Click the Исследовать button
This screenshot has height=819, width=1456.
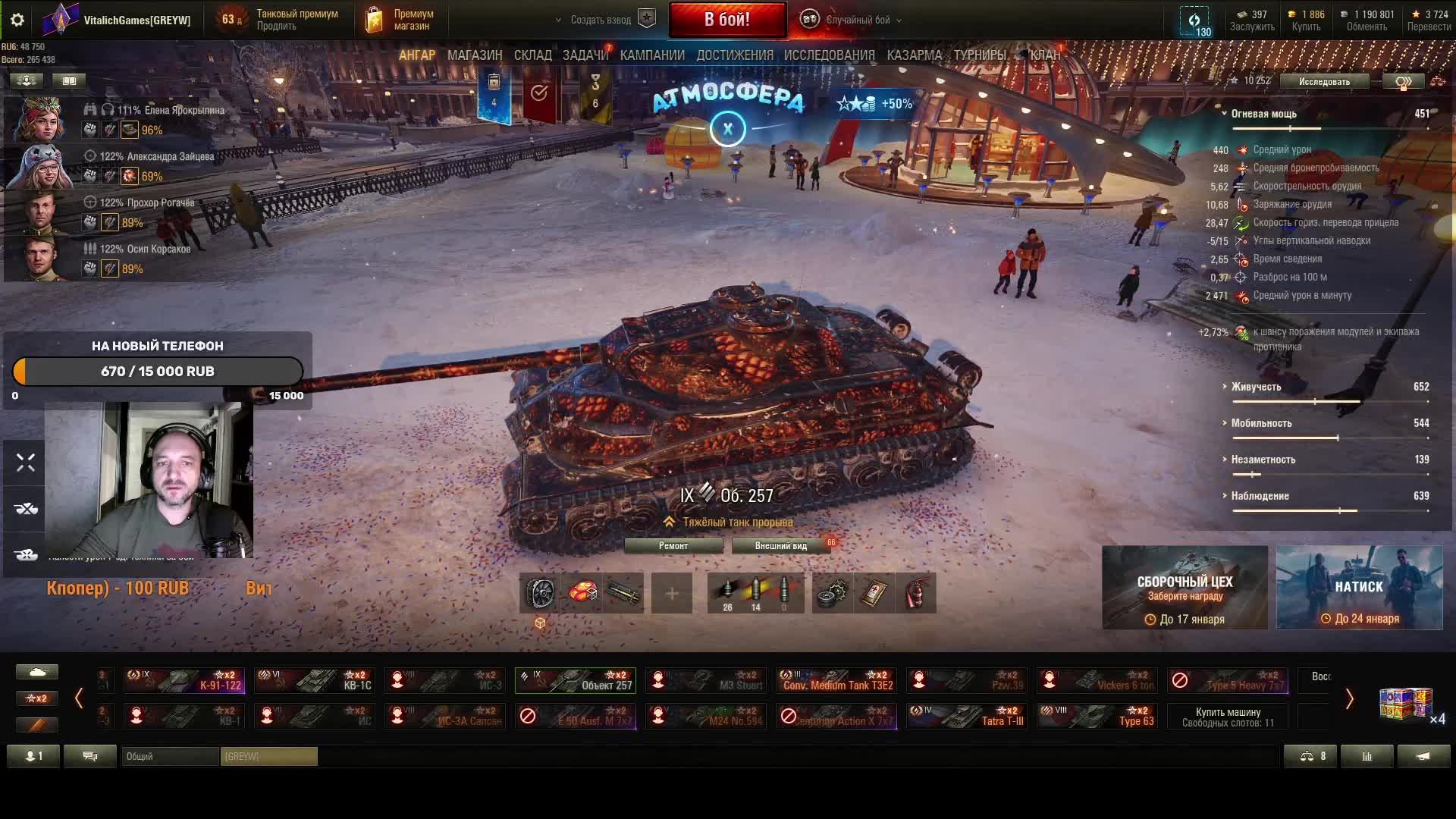[1324, 81]
